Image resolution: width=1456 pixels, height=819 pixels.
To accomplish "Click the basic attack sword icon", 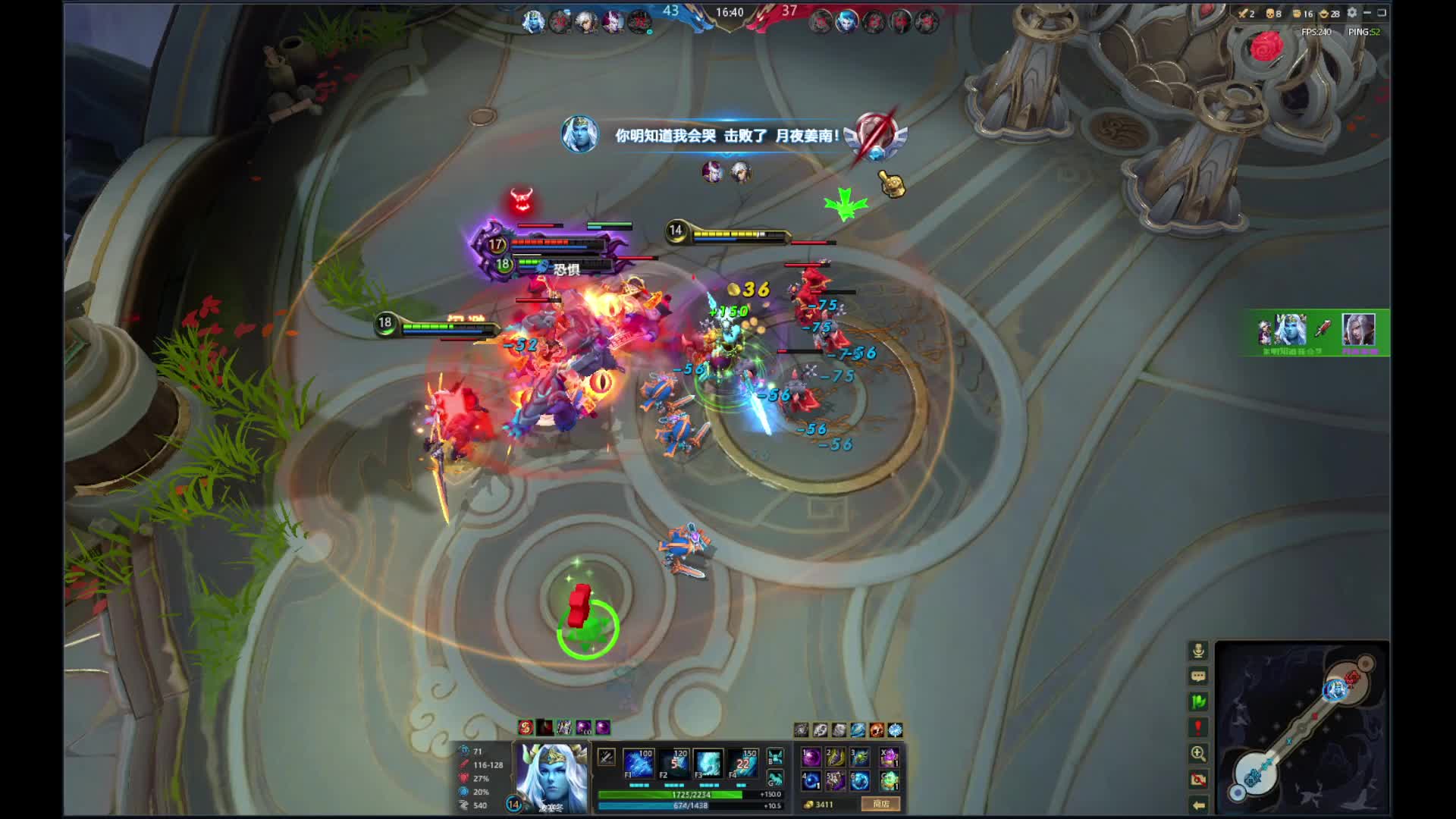I will 606,757.
